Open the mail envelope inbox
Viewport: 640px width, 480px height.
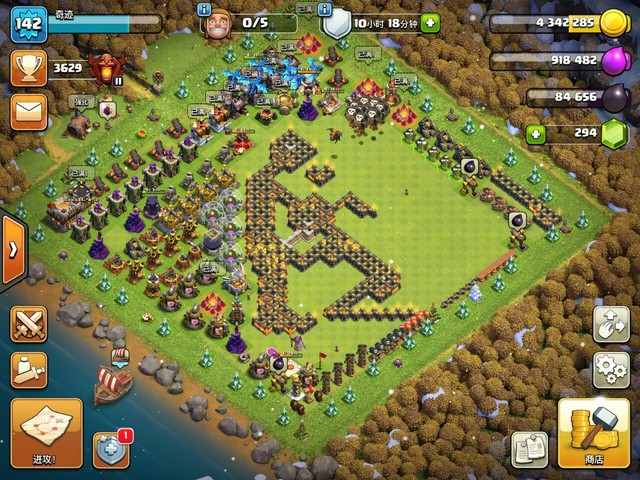(x=29, y=110)
